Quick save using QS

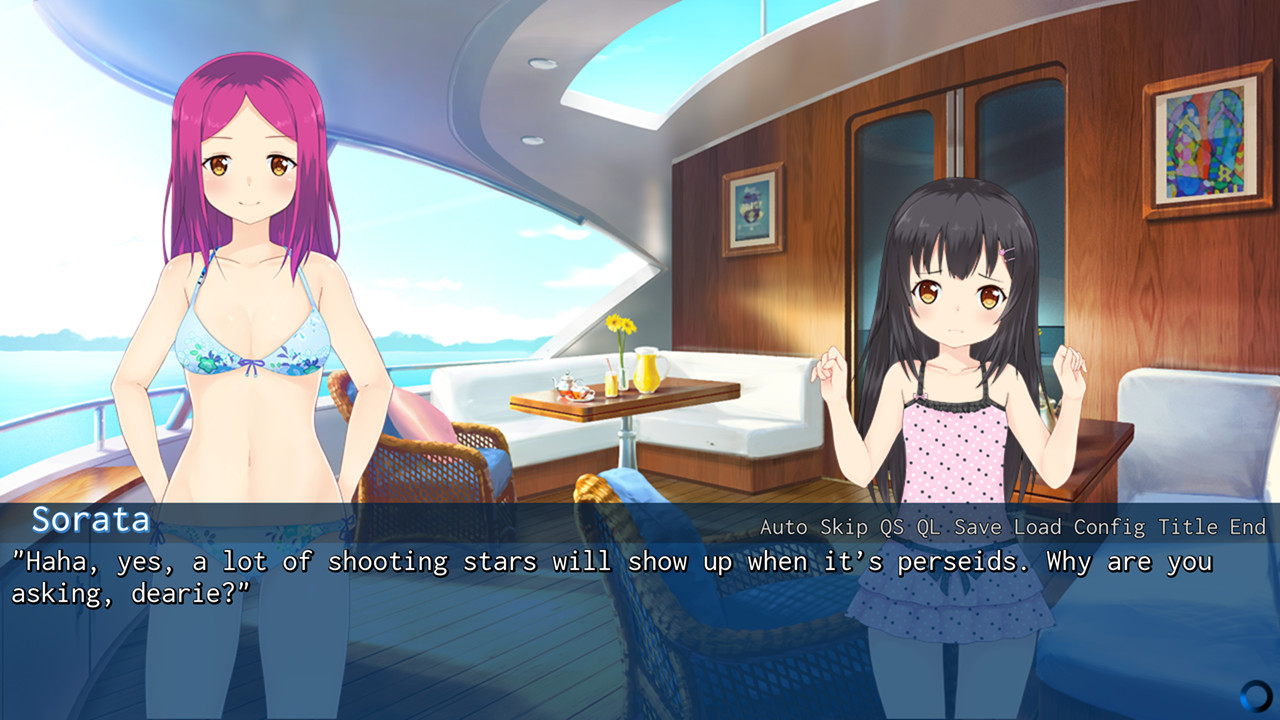[x=891, y=525]
